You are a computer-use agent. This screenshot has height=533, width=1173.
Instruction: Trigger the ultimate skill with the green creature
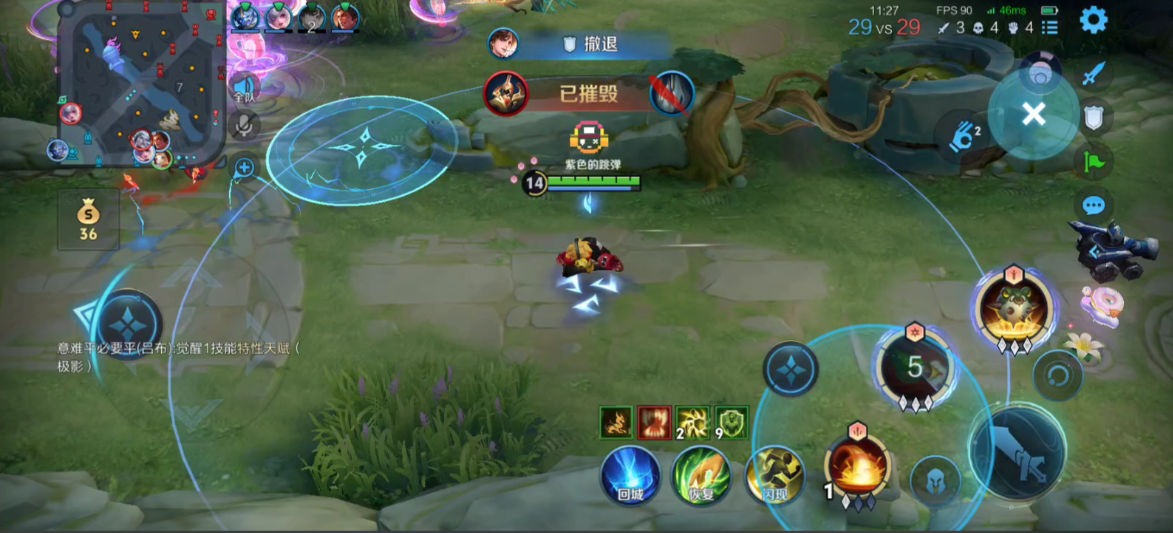[1014, 306]
